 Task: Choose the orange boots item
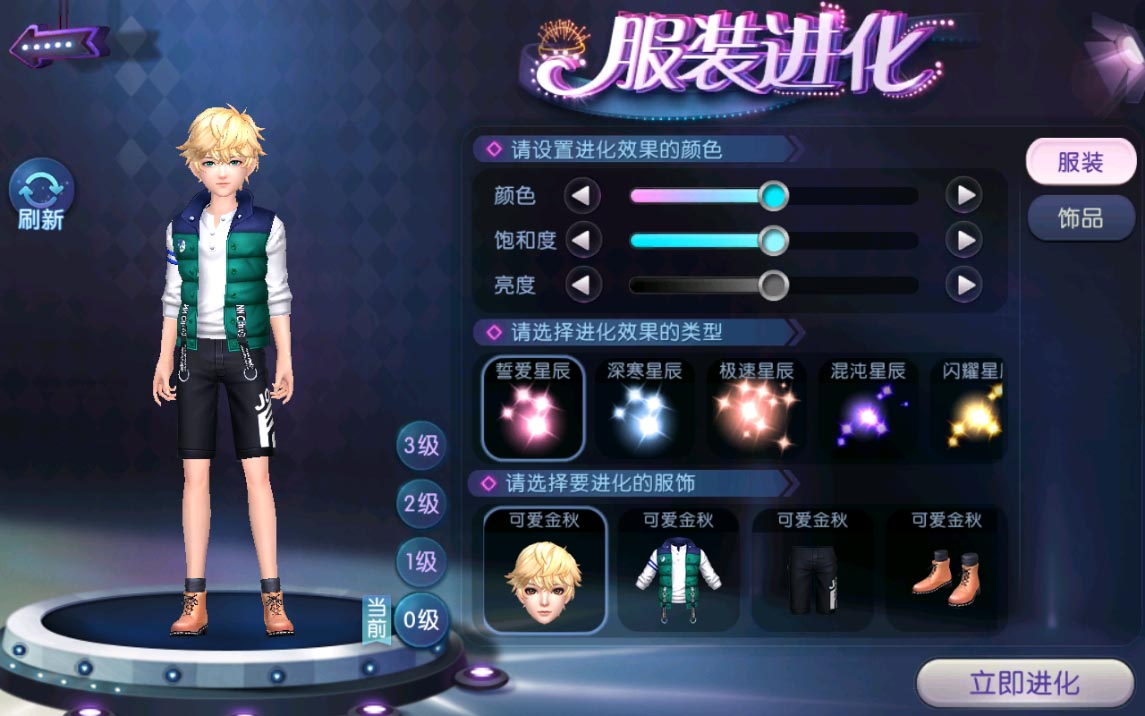(945, 571)
